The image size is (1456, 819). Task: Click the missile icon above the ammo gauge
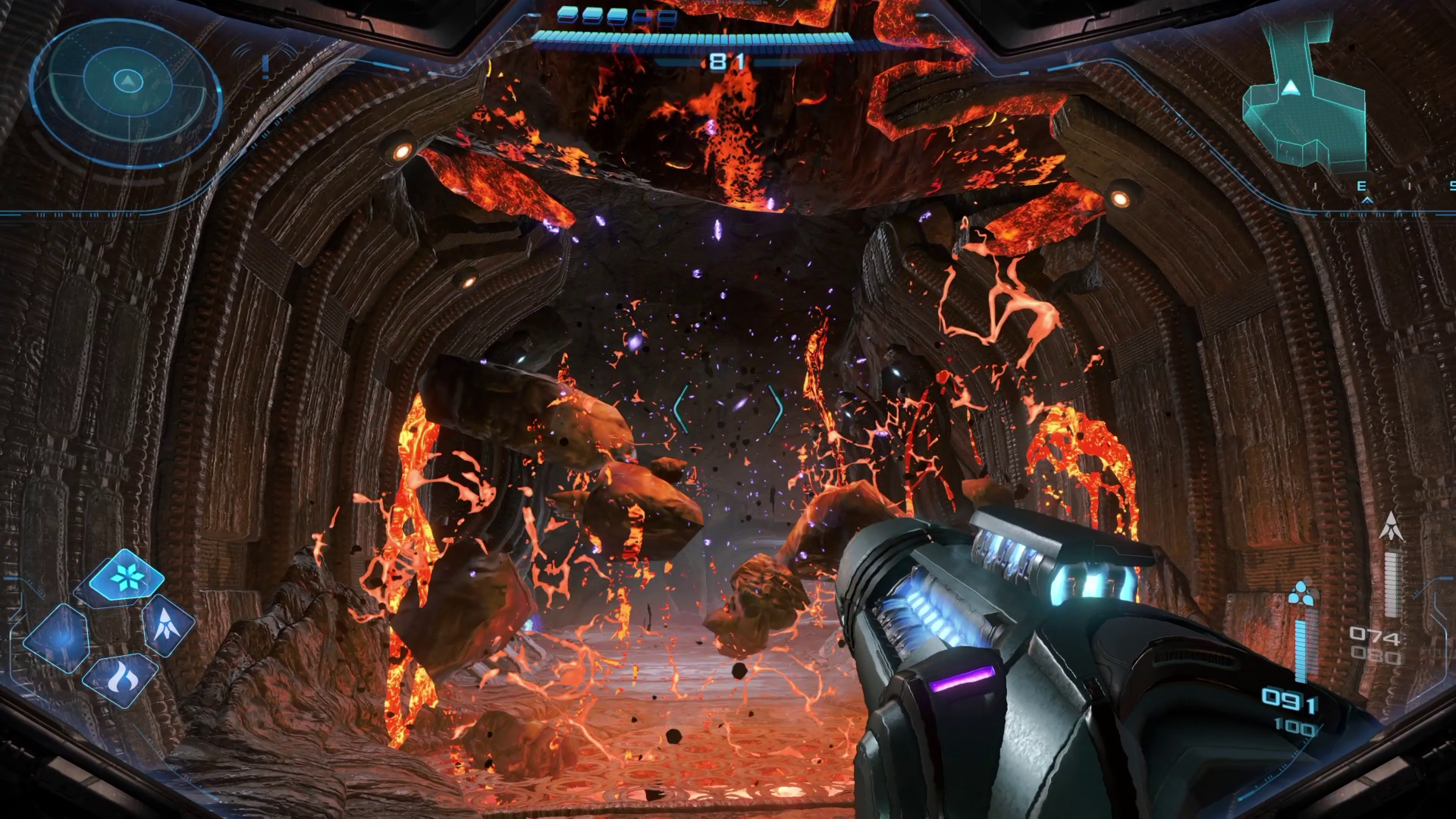(x=1391, y=526)
